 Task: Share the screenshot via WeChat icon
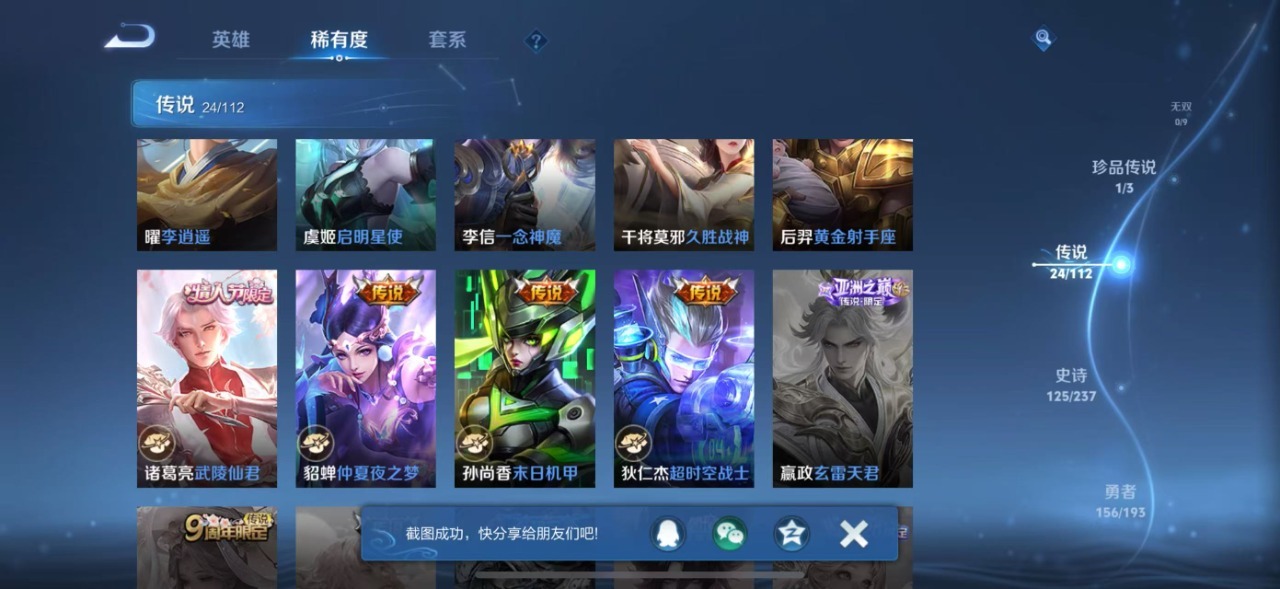[729, 534]
